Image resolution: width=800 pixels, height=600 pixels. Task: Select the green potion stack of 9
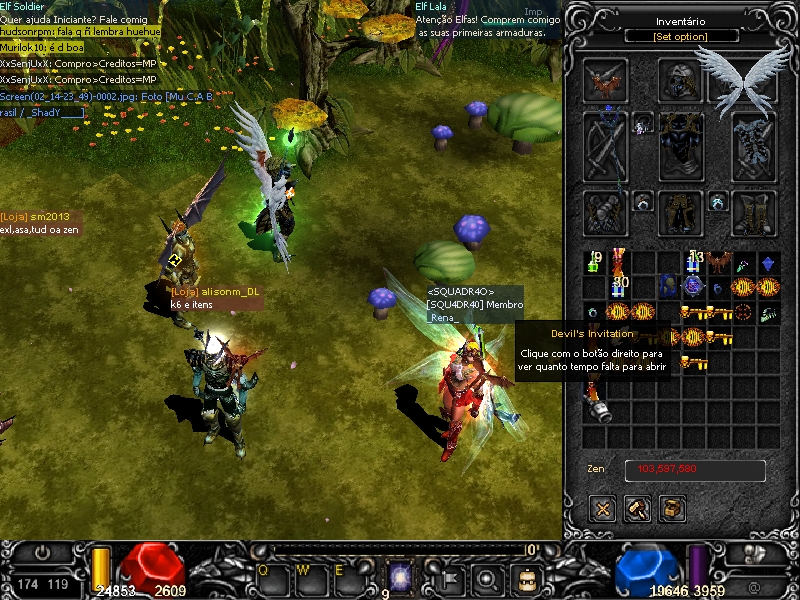pos(595,263)
